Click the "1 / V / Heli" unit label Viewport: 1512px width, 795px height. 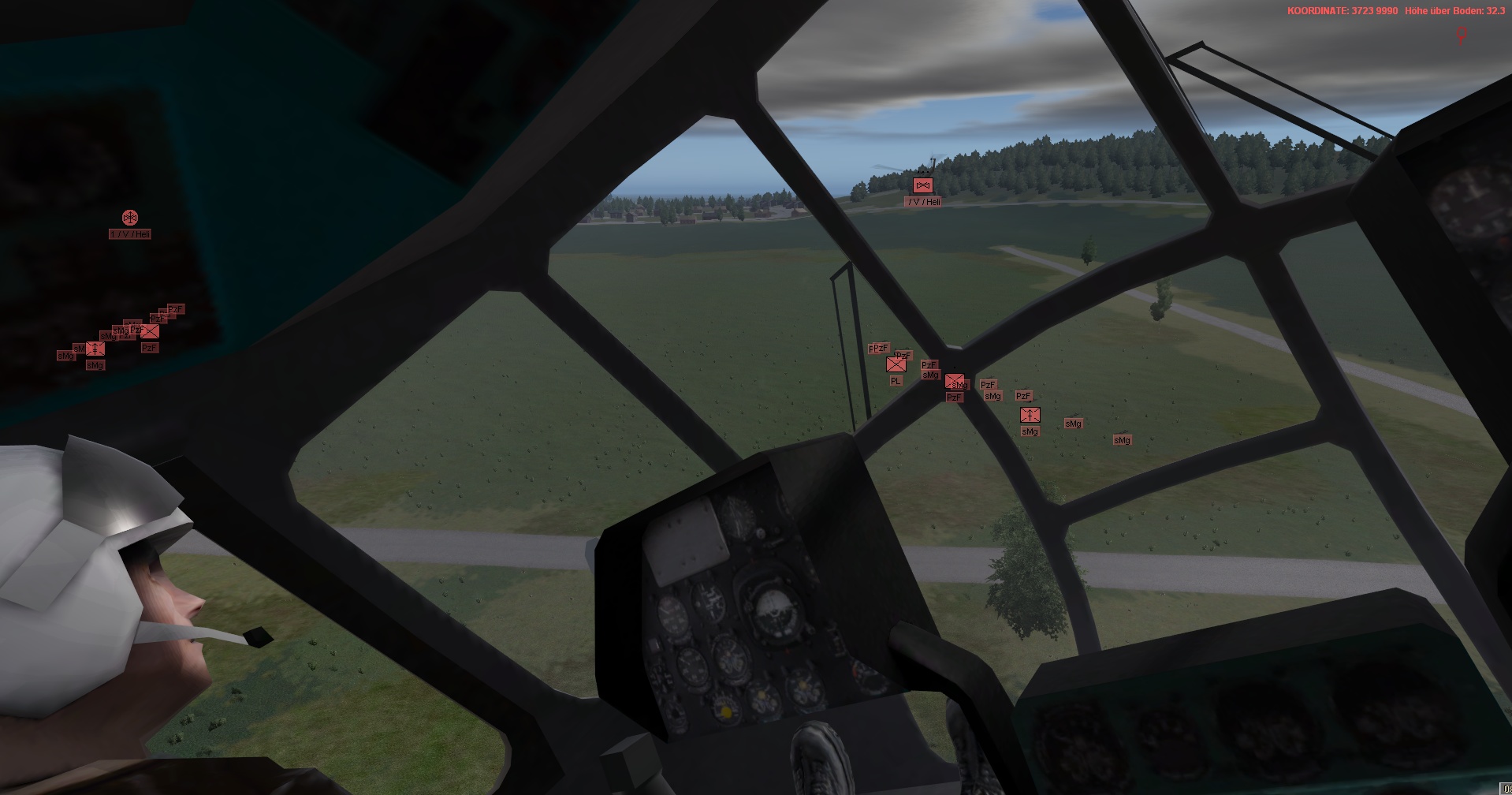click(x=130, y=234)
